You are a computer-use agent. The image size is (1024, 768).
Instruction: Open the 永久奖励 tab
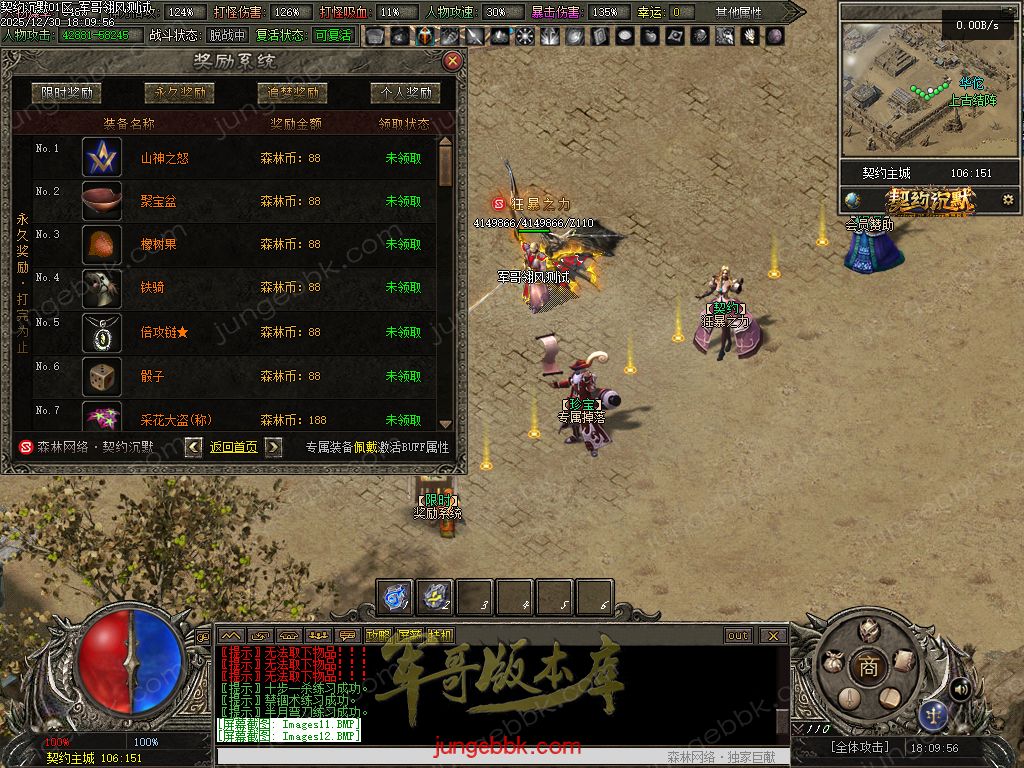(180, 93)
